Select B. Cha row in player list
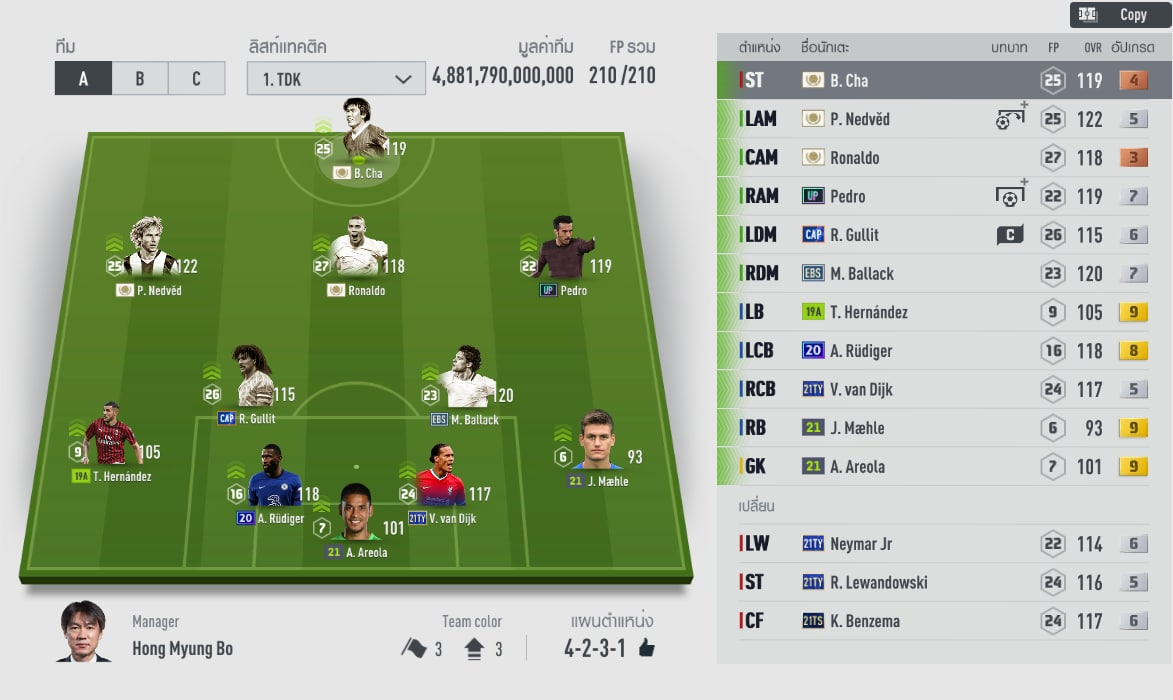This screenshot has height=700, width=1173. (x=940, y=81)
